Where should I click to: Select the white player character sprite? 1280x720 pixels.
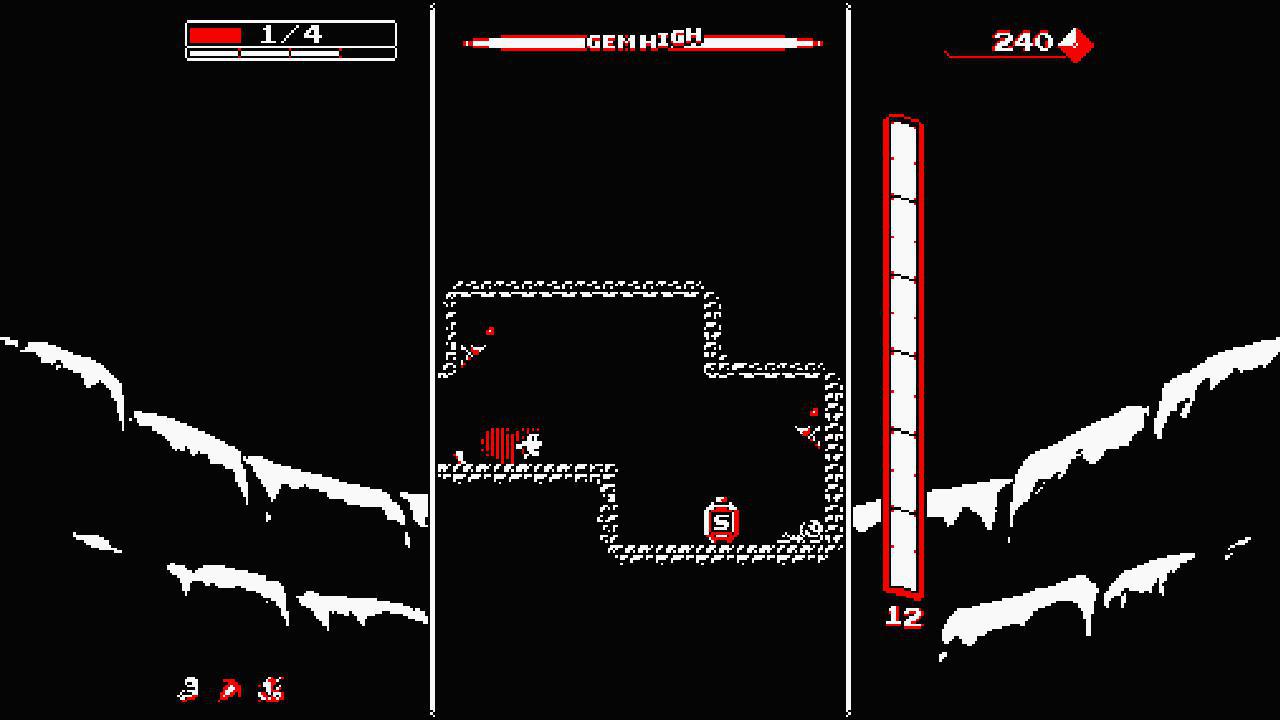pos(530,443)
